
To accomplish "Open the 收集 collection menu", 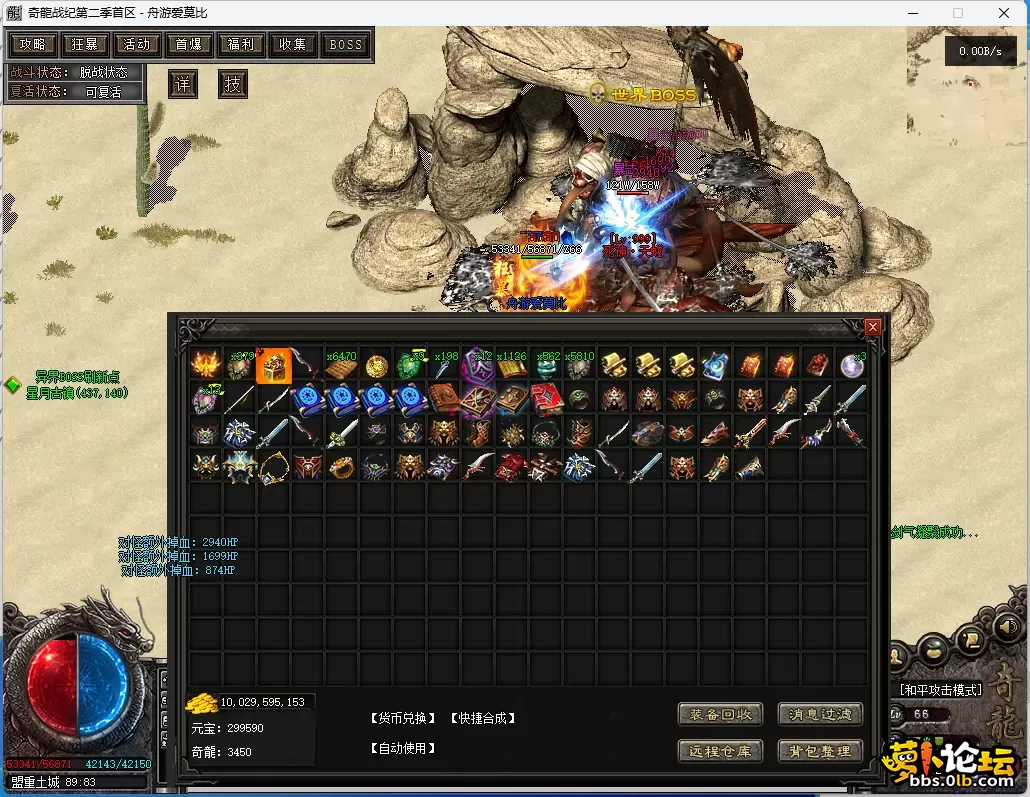I will click(x=293, y=45).
